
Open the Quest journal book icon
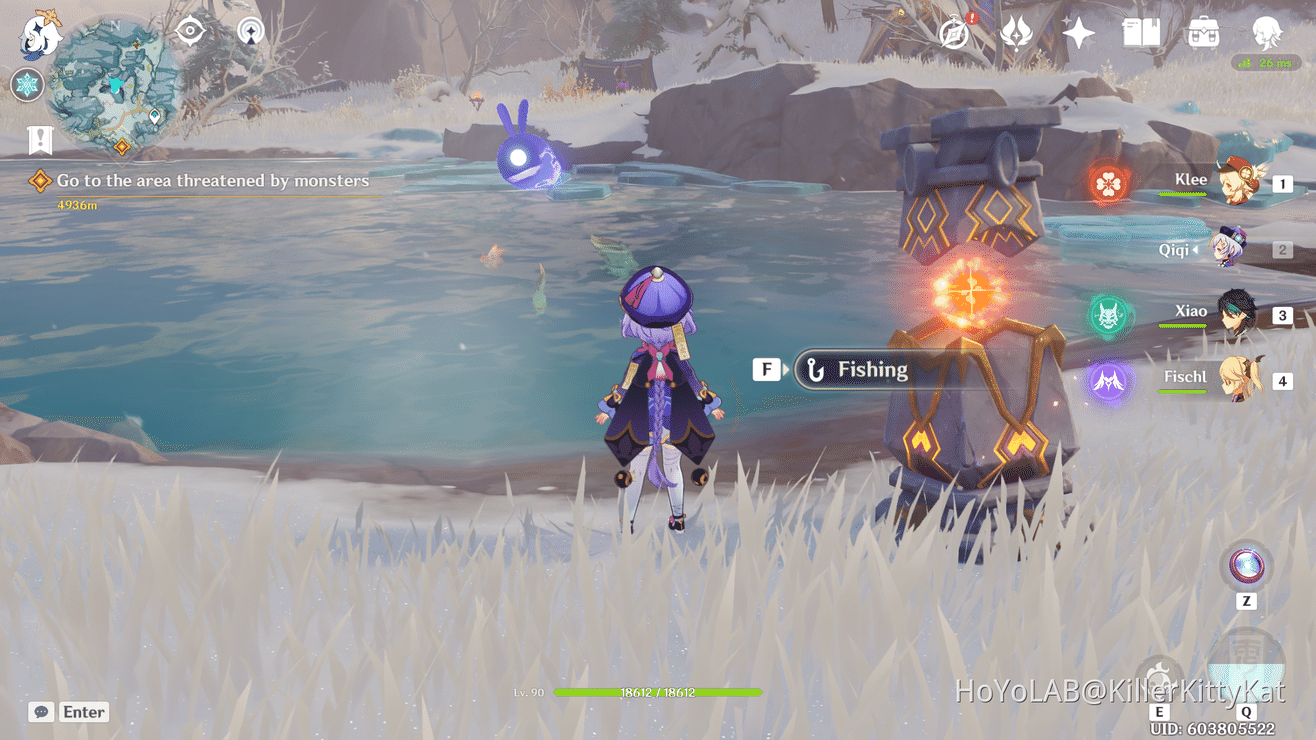(x=1139, y=33)
